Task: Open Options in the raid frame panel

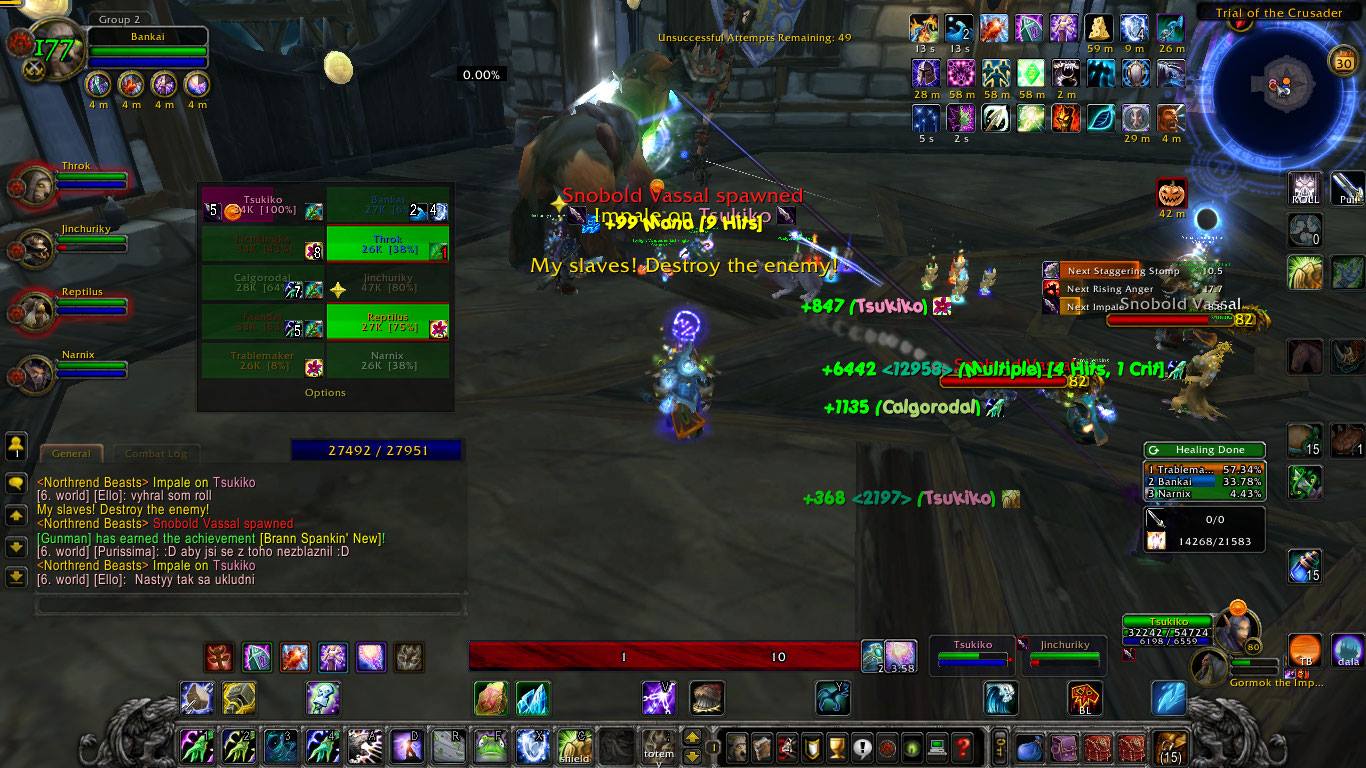Action: pyautogui.click(x=325, y=393)
